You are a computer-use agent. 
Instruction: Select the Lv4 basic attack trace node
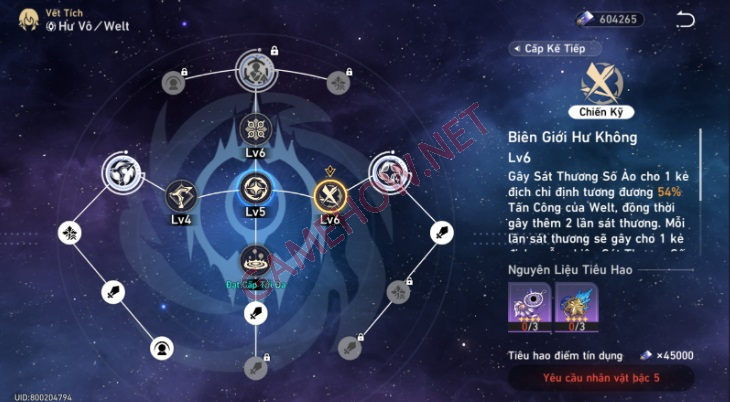(x=181, y=194)
